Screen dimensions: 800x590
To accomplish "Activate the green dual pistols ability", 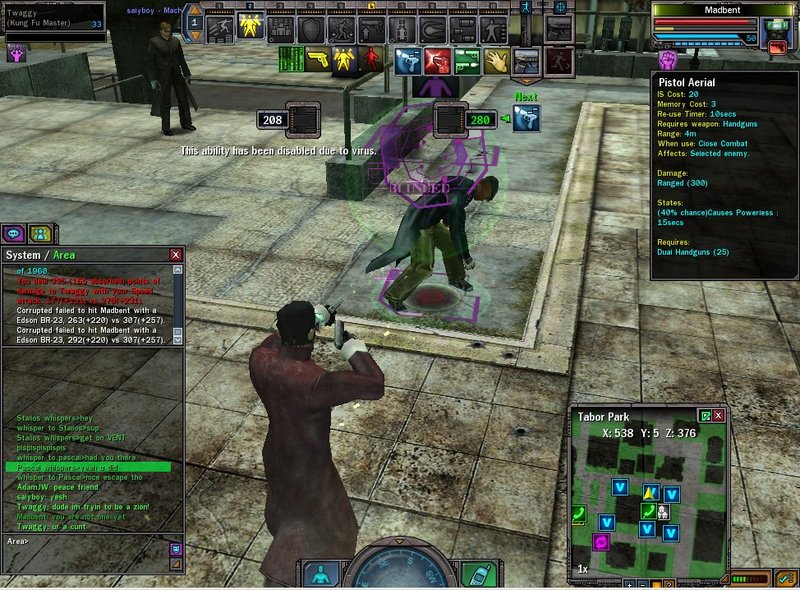I will coord(467,60).
